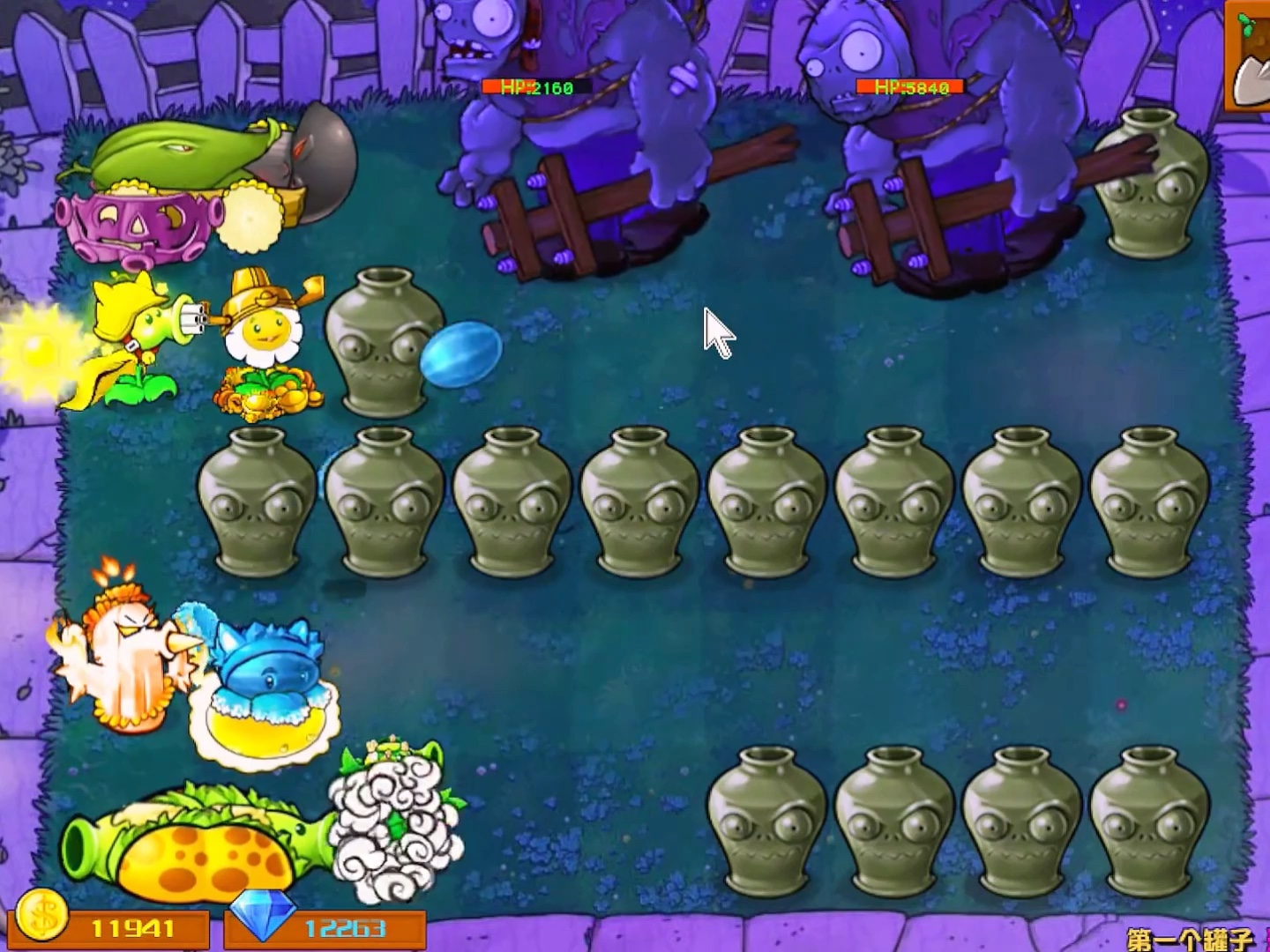This screenshot has width=1270, height=952.
Task: Click the blue ball projectile near the top vase
Action: pos(461,353)
